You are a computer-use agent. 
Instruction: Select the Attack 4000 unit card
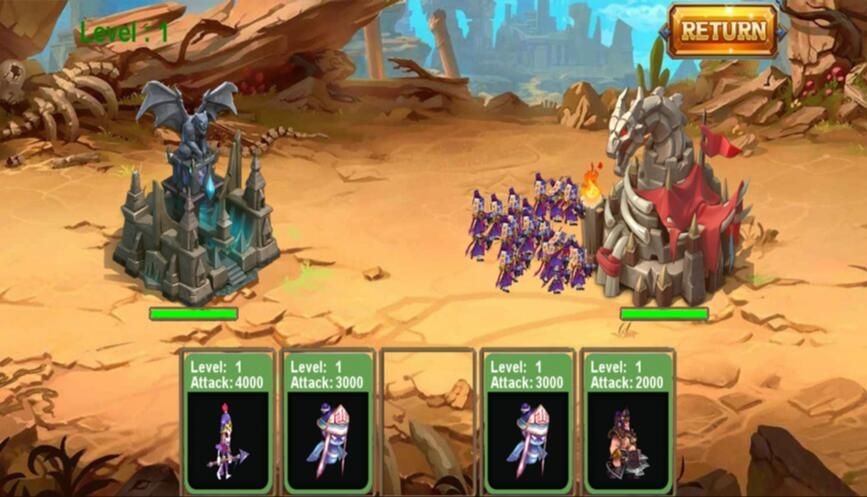tap(229, 422)
